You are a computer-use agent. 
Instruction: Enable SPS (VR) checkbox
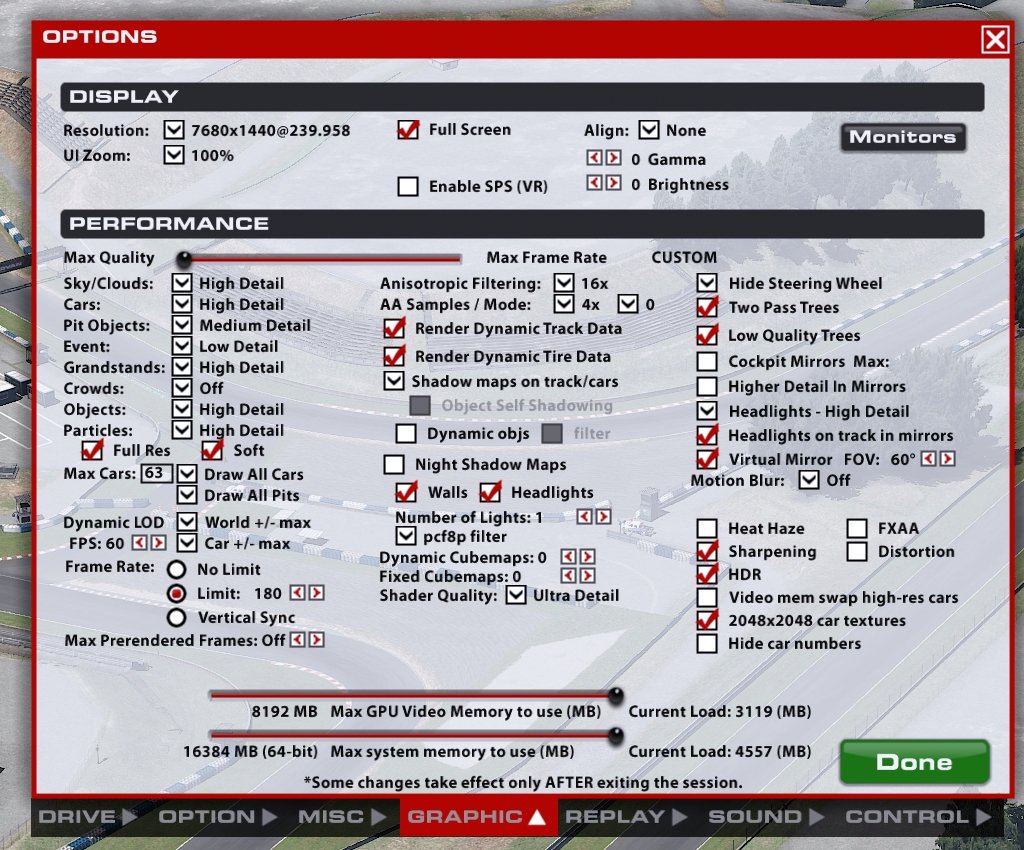(408, 187)
